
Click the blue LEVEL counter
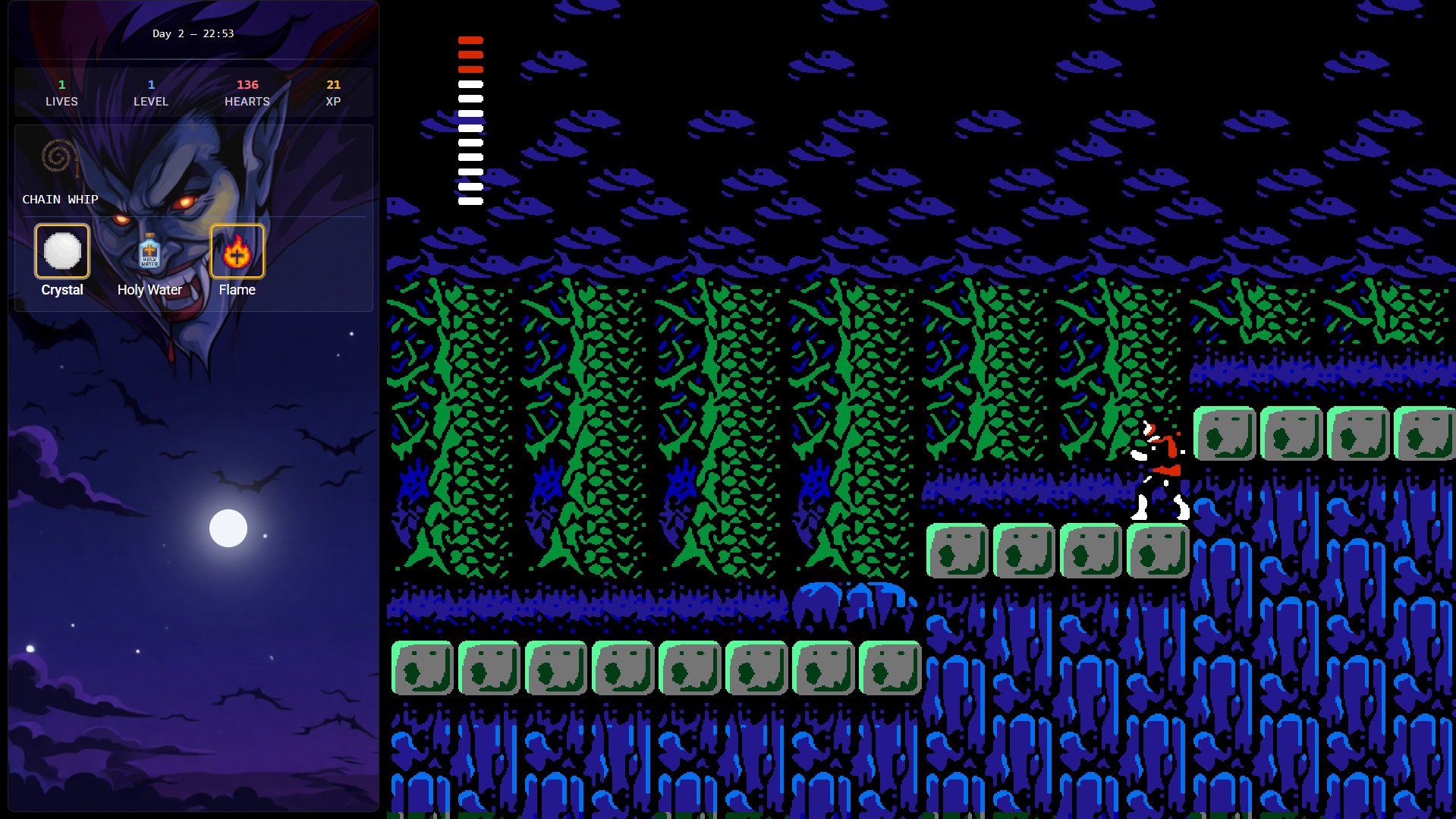pos(151,92)
